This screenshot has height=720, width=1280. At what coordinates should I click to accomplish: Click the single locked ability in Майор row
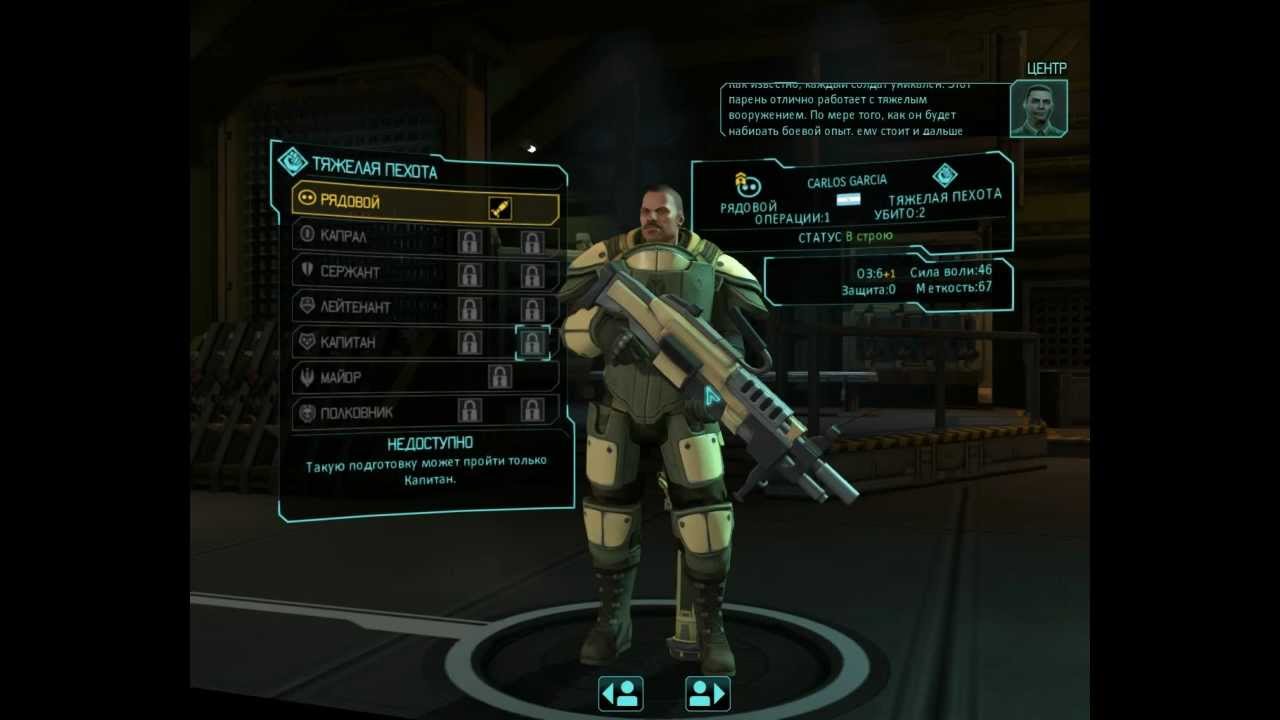pyautogui.click(x=499, y=377)
